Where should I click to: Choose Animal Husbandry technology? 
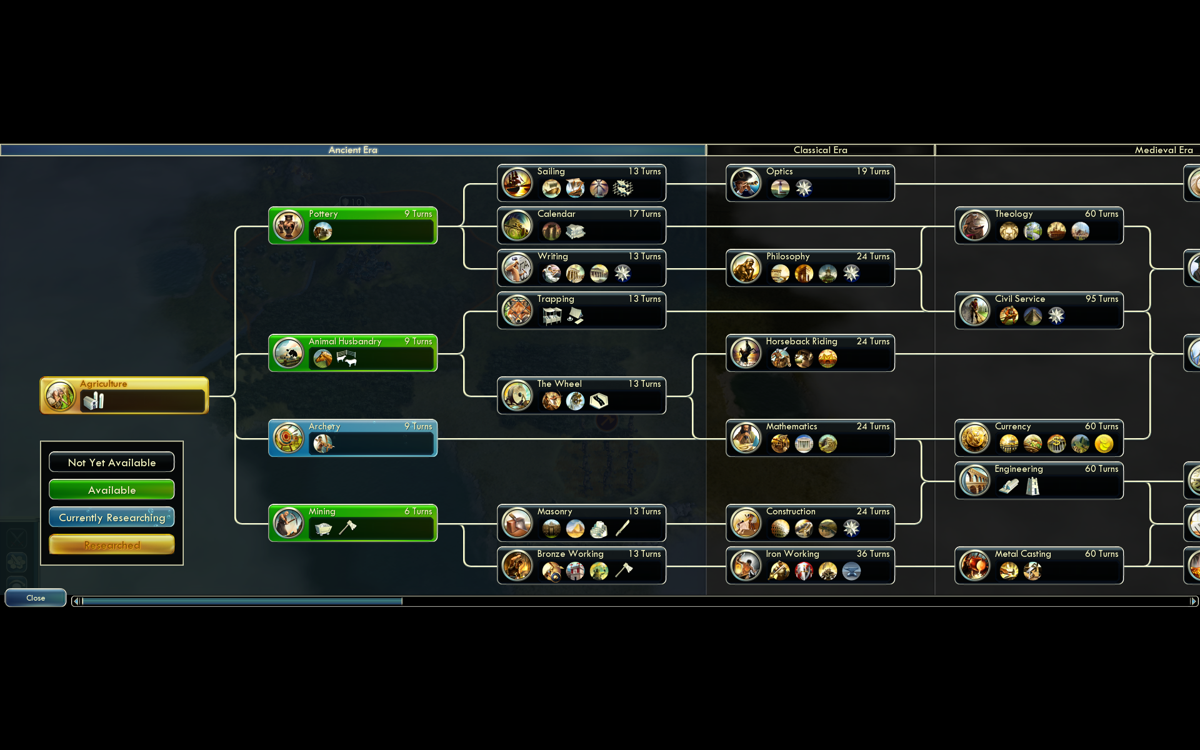(x=352, y=353)
